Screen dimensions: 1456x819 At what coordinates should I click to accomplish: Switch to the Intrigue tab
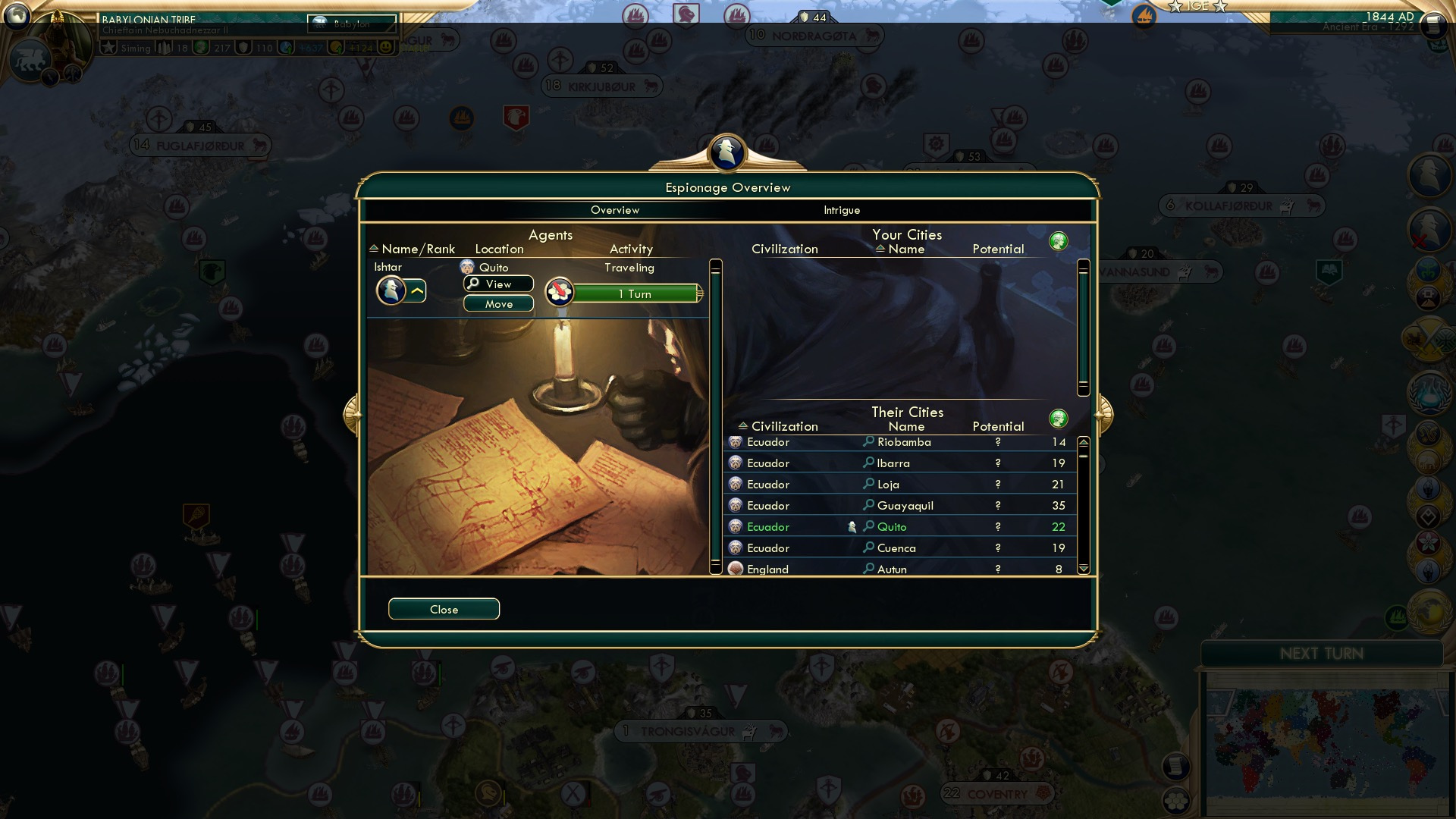840,210
